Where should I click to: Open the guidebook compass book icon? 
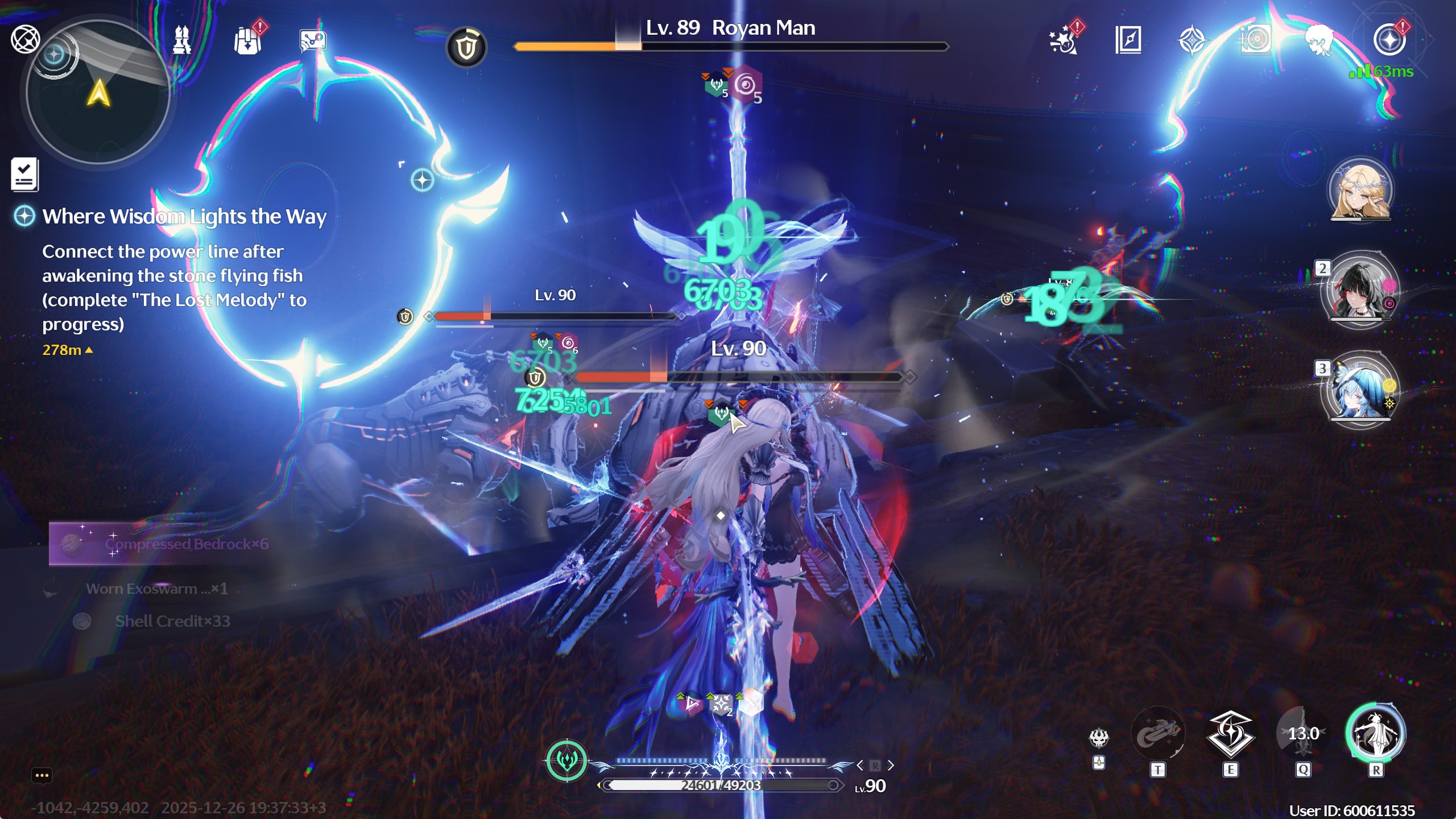(1128, 40)
